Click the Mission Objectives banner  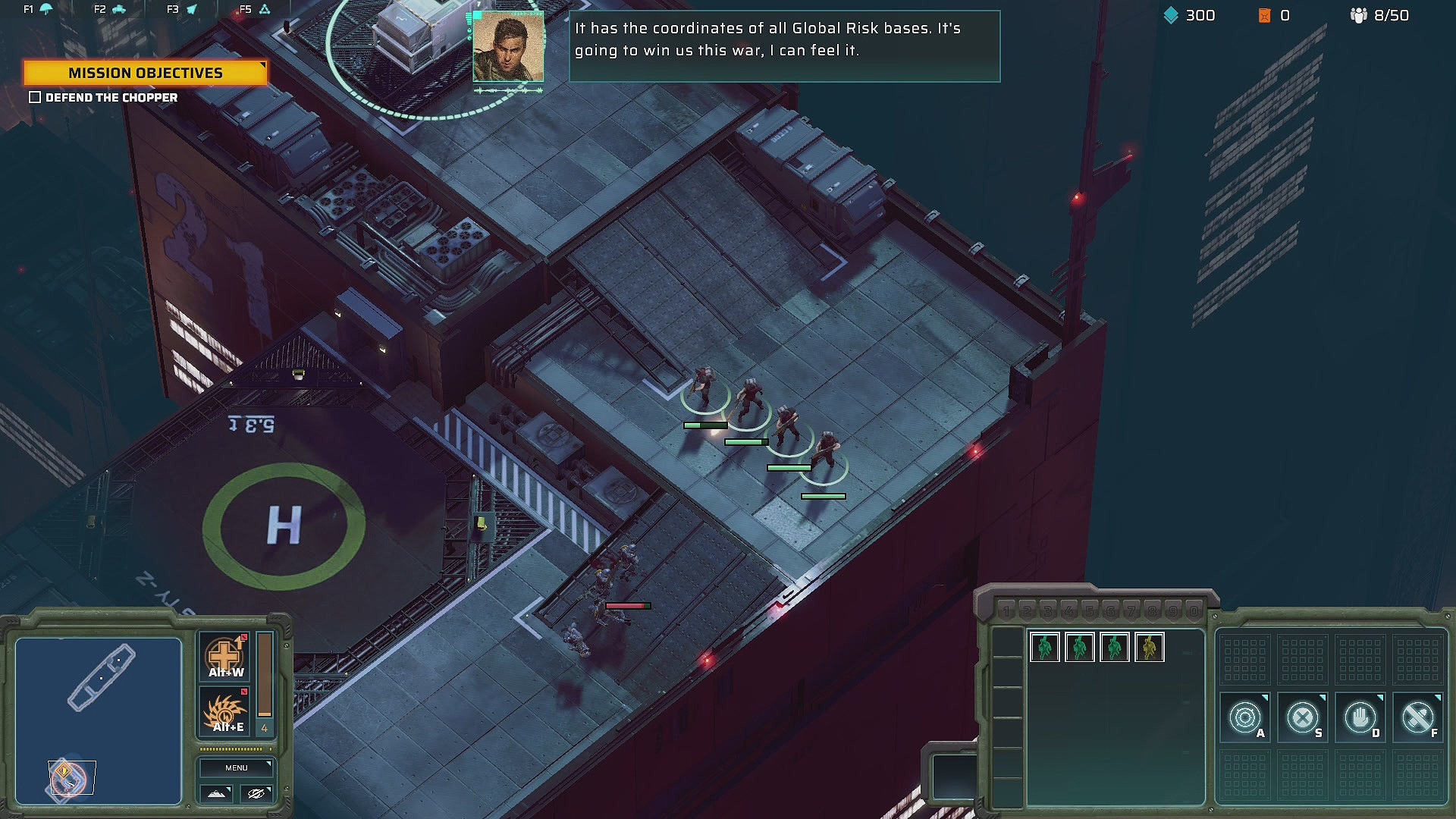146,73
